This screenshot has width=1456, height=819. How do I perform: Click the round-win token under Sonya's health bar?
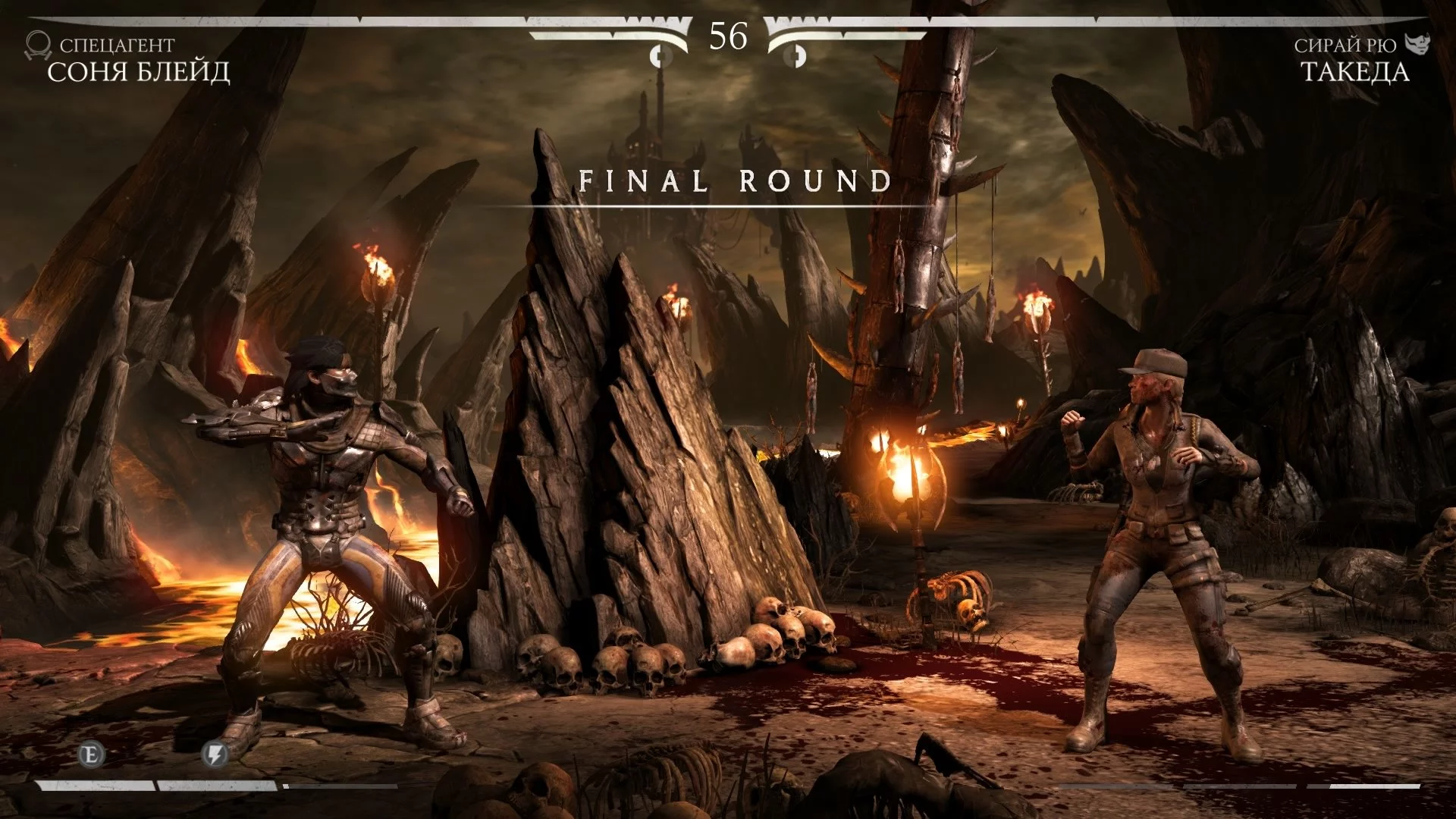[x=660, y=55]
